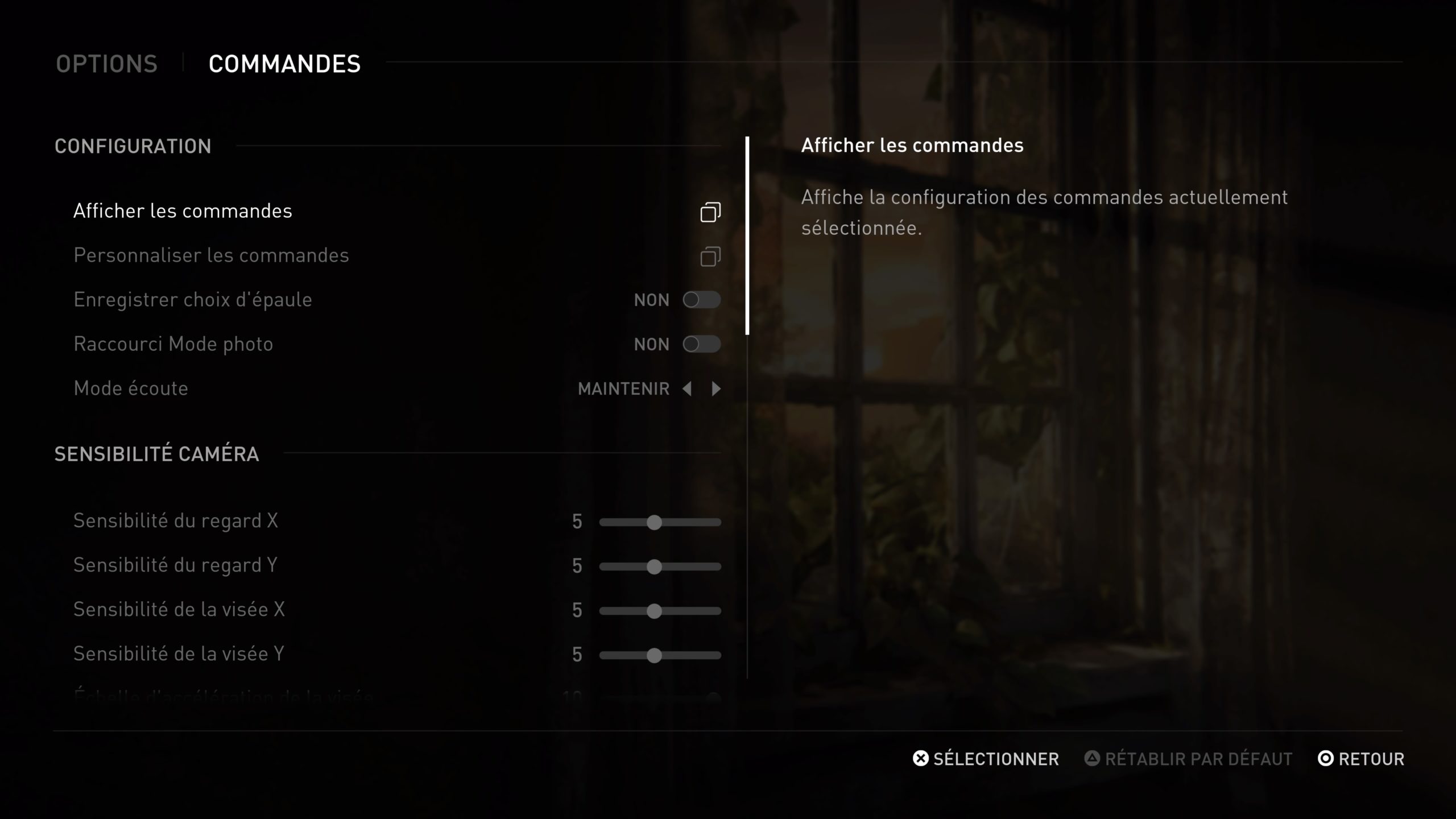Open Afficher les commandes entry
Image resolution: width=1456 pixels, height=819 pixels.
coord(183,211)
